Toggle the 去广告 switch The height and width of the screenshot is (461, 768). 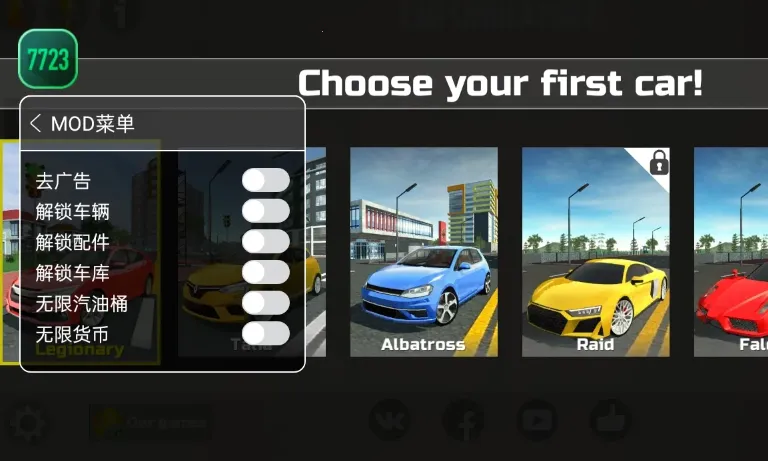(266, 181)
